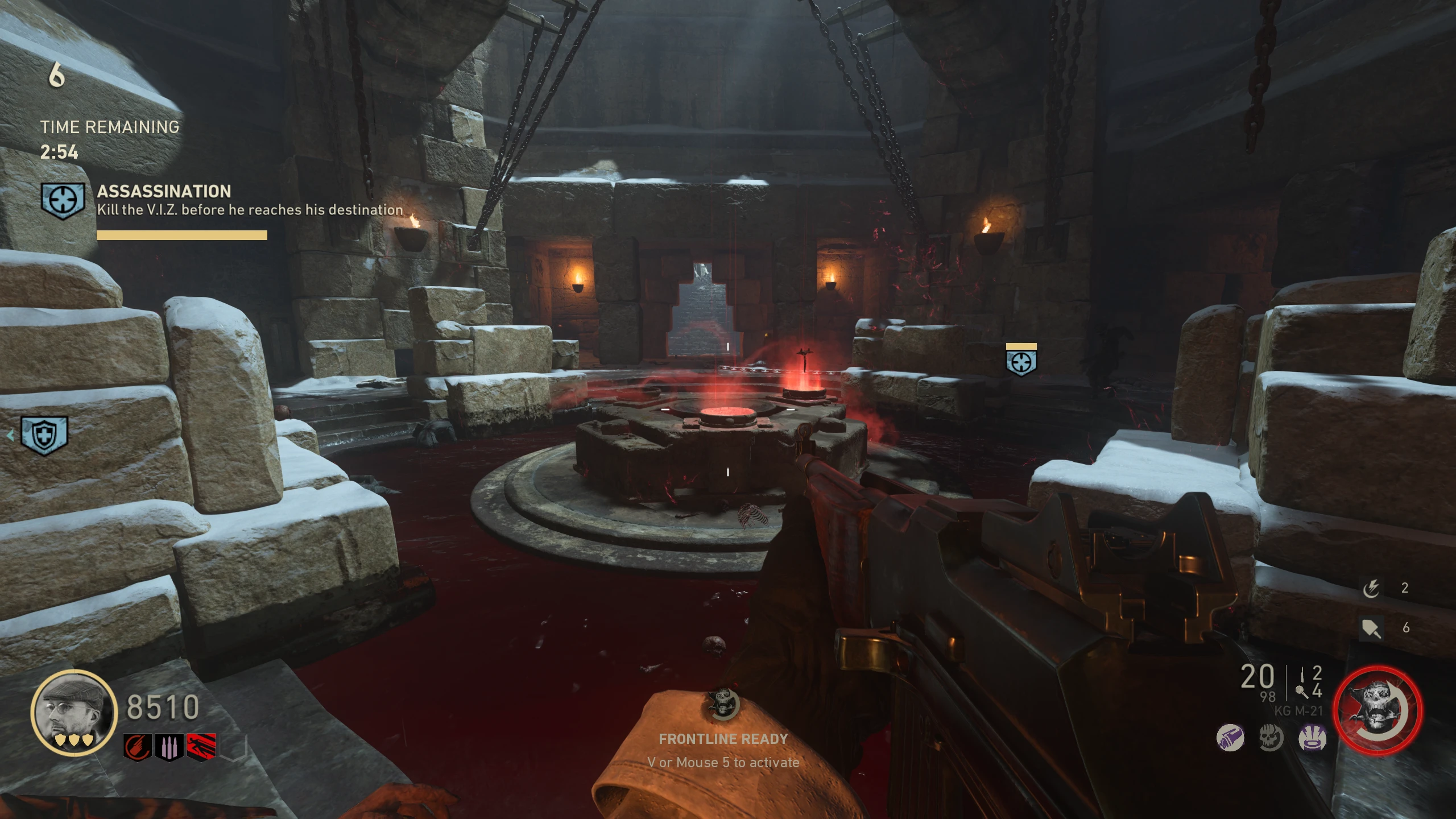Select the three-bullets perk icon

pyautogui.click(x=169, y=747)
